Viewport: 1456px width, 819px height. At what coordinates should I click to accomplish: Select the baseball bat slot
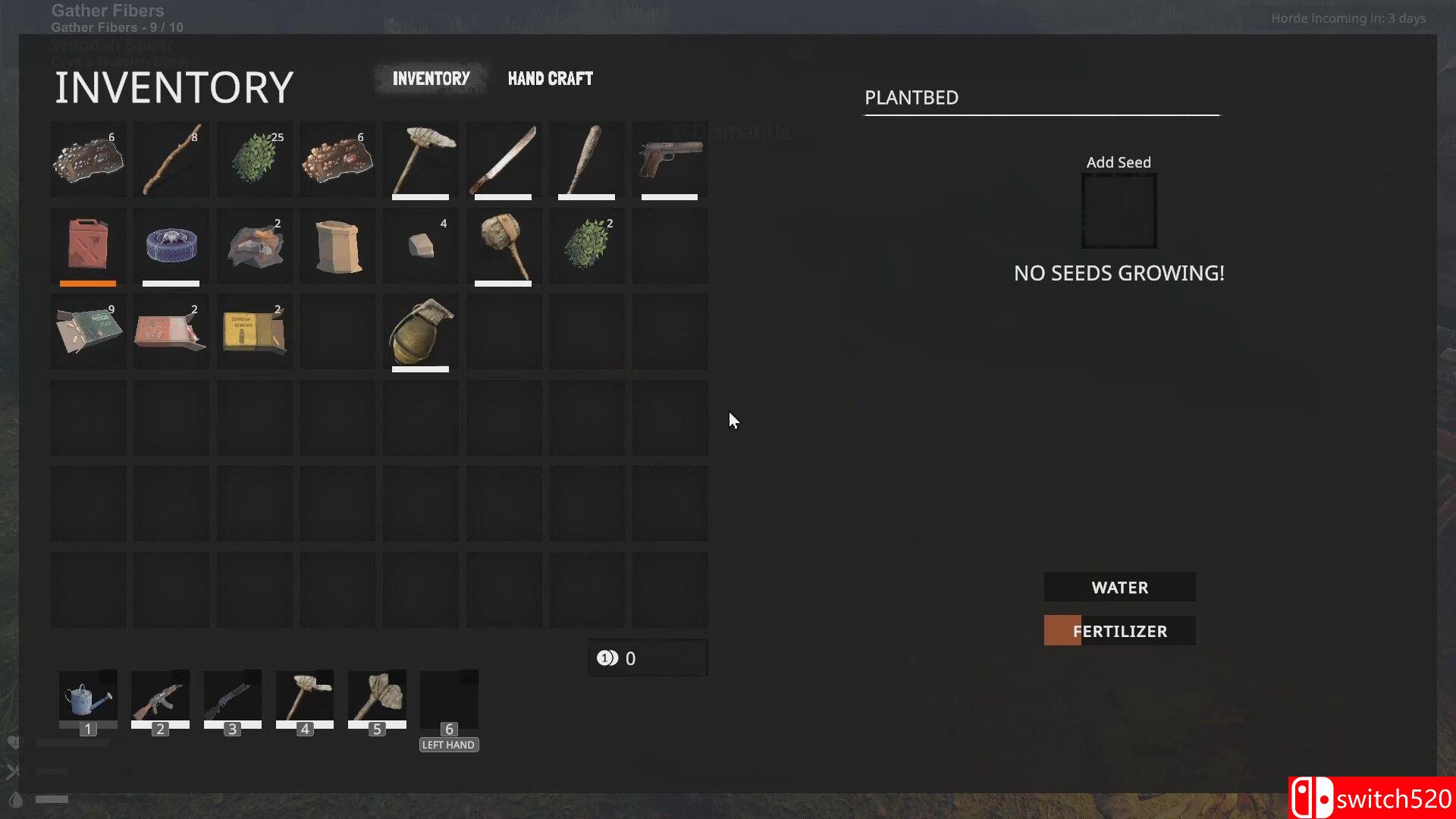point(586,159)
